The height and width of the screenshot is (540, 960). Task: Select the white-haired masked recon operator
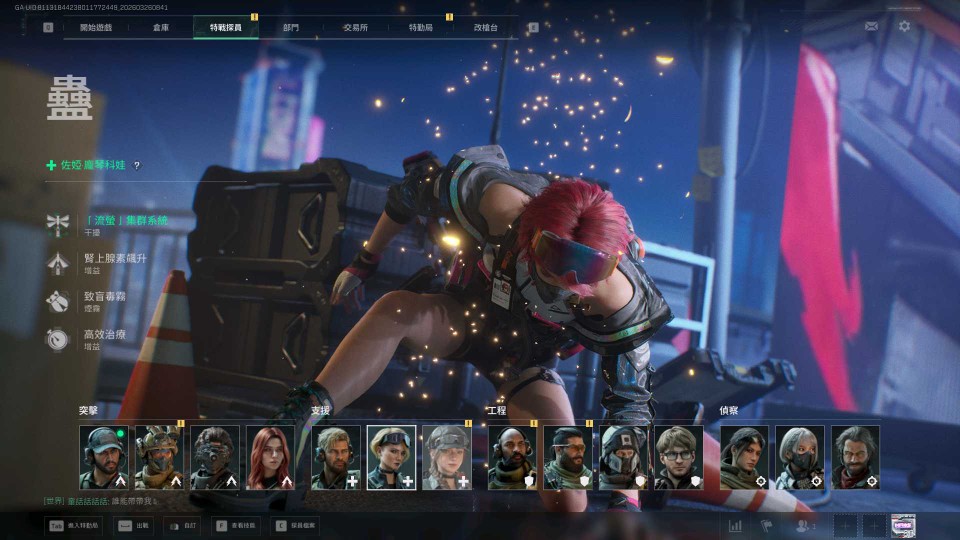[x=800, y=457]
